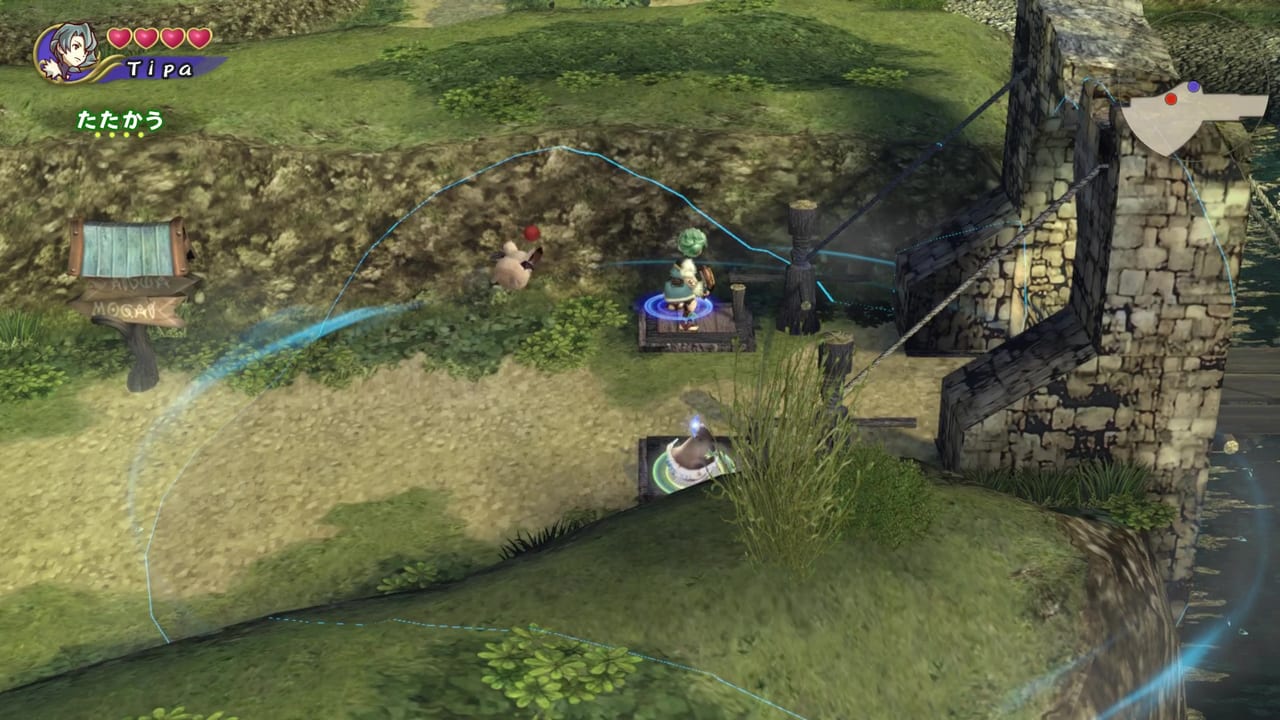1280x720 pixels.
Task: Click the purple name plate behind Tipa
Action: pyautogui.click(x=162, y=67)
